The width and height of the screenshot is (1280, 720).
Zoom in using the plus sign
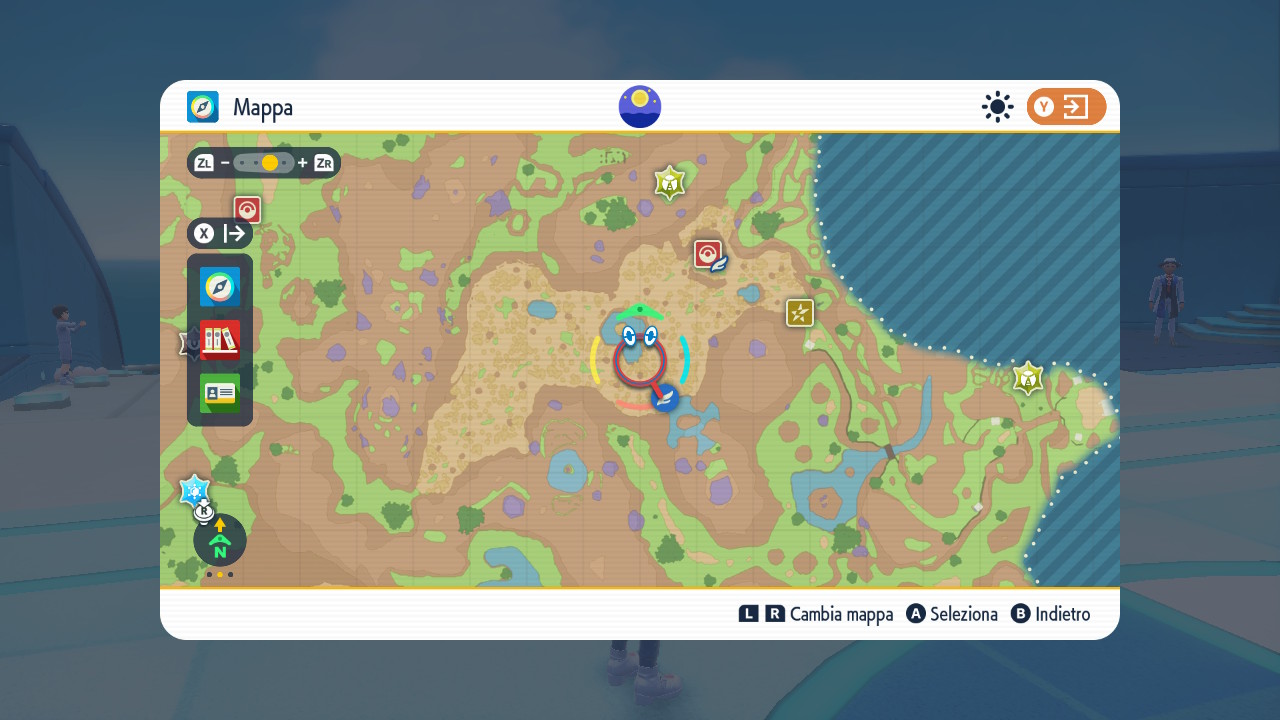[303, 163]
